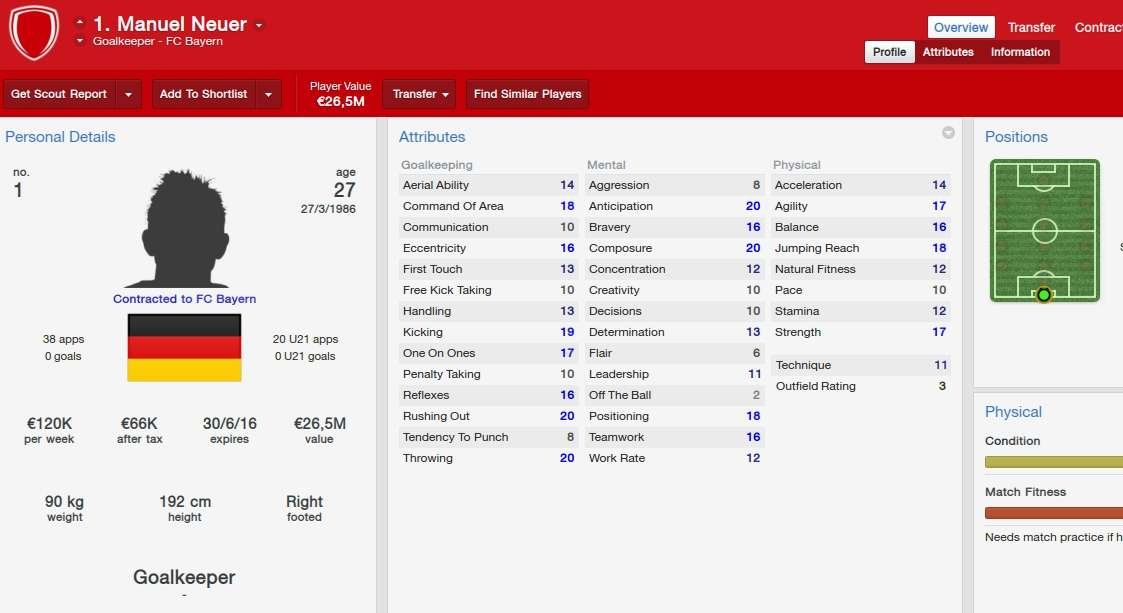Click the German flag image

point(184,347)
